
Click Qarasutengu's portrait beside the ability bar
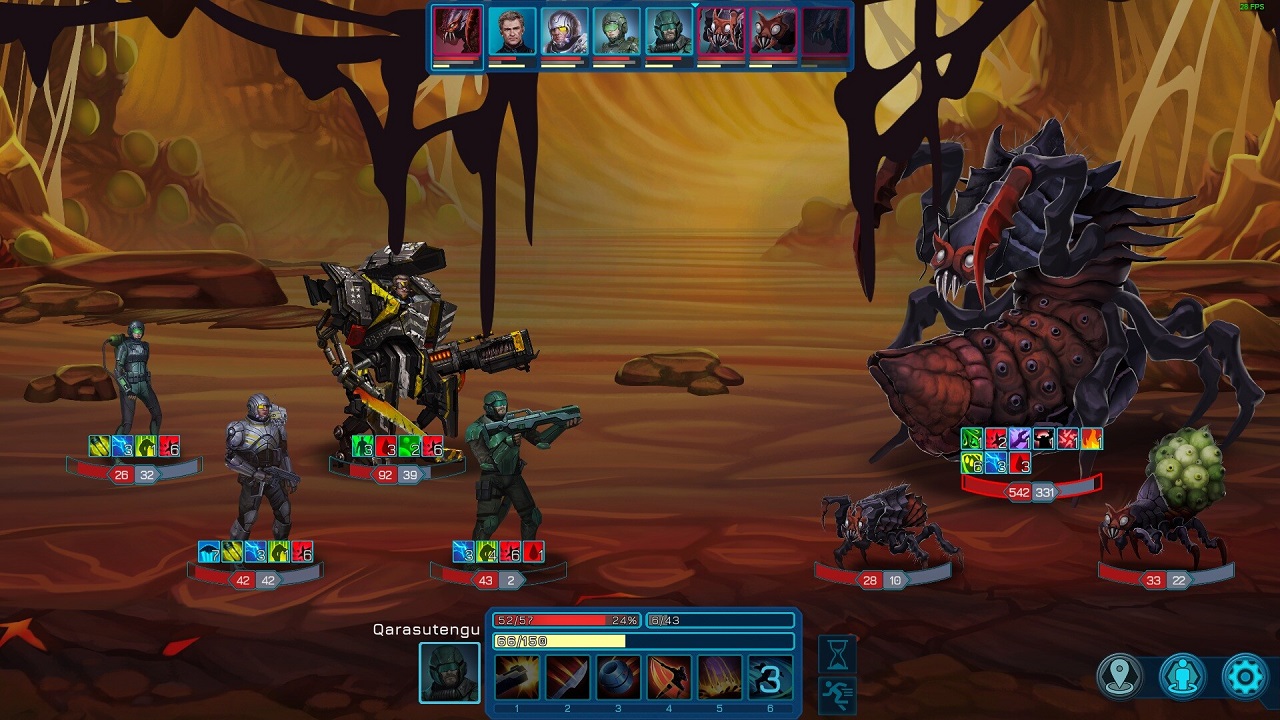449,672
